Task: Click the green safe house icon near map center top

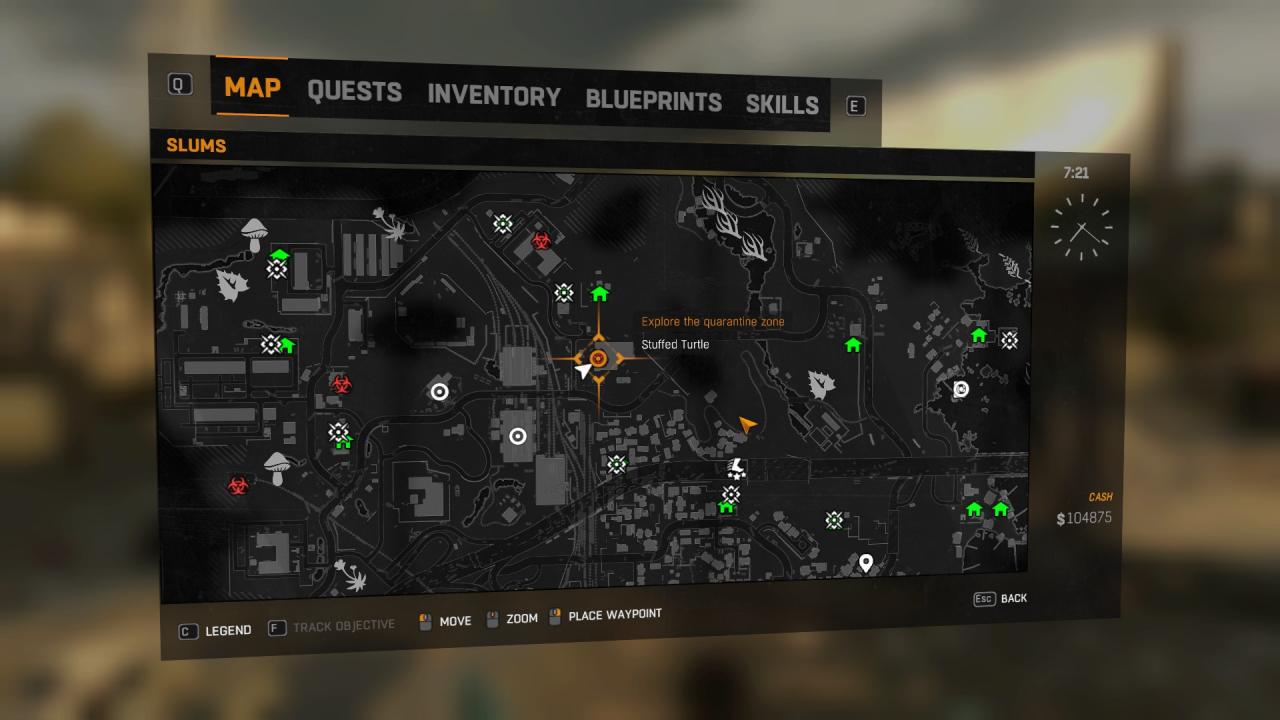Action: point(598,292)
